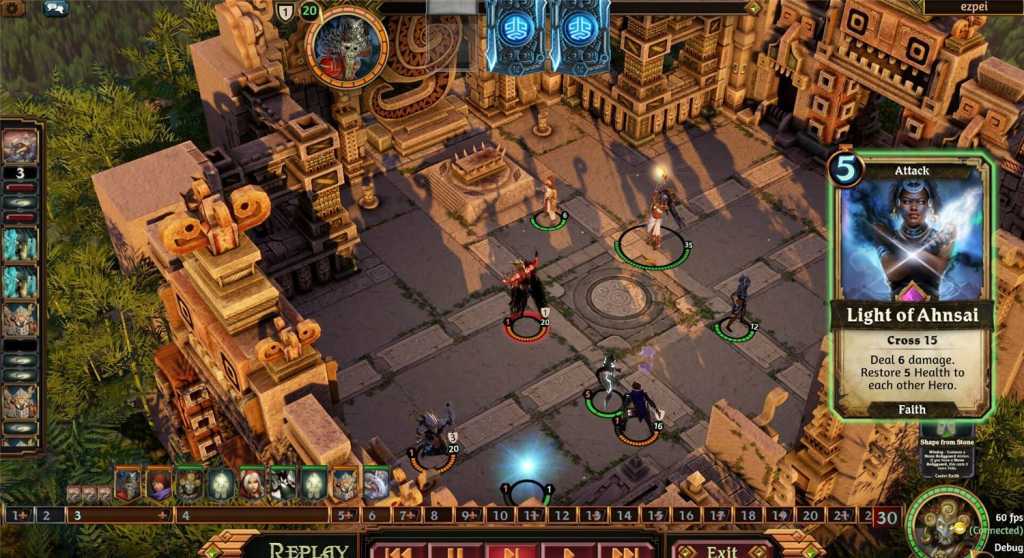1024x558 pixels.
Task: Open the chat speech bubble icon
Action: pyautogui.click(x=56, y=8)
